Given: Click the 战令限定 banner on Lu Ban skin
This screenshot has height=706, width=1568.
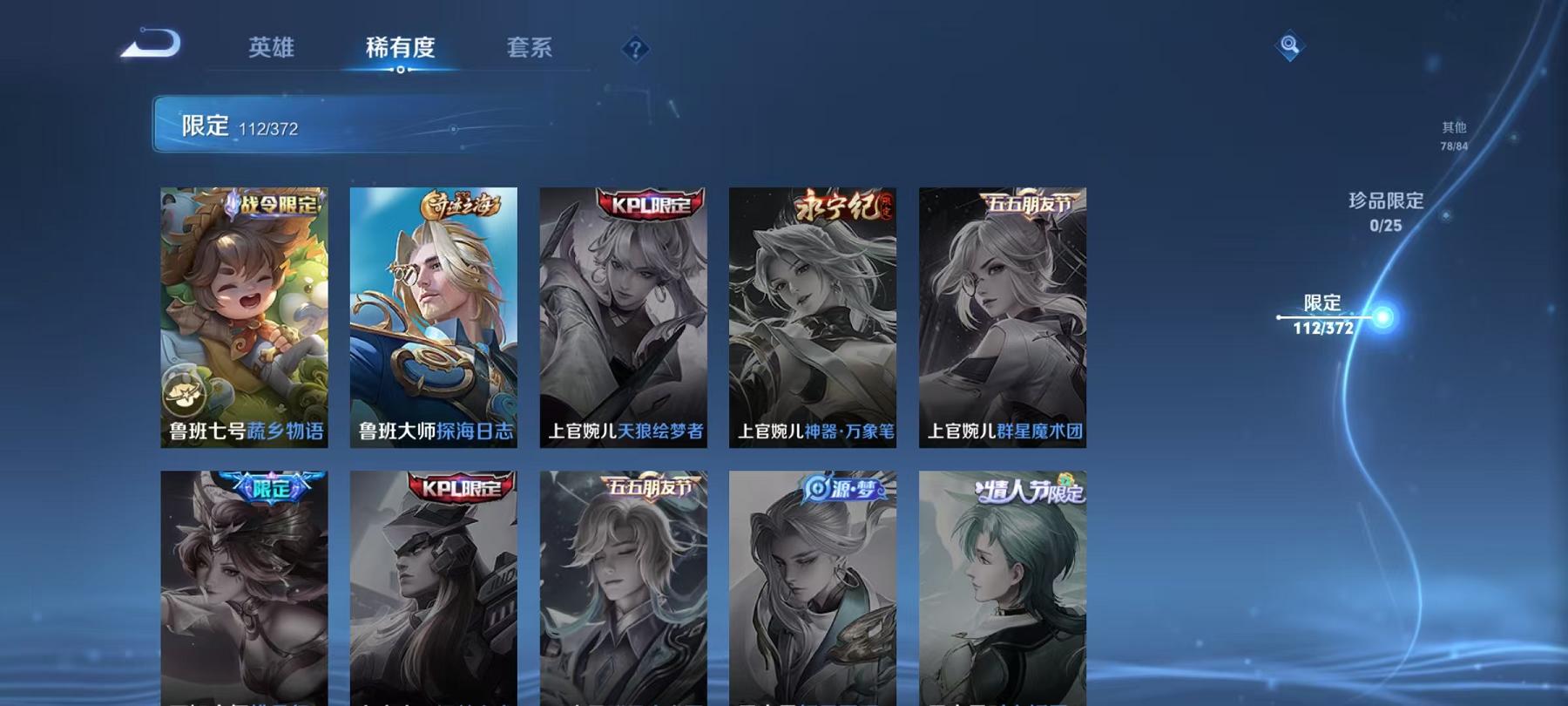Looking at the screenshot, I should [274, 202].
